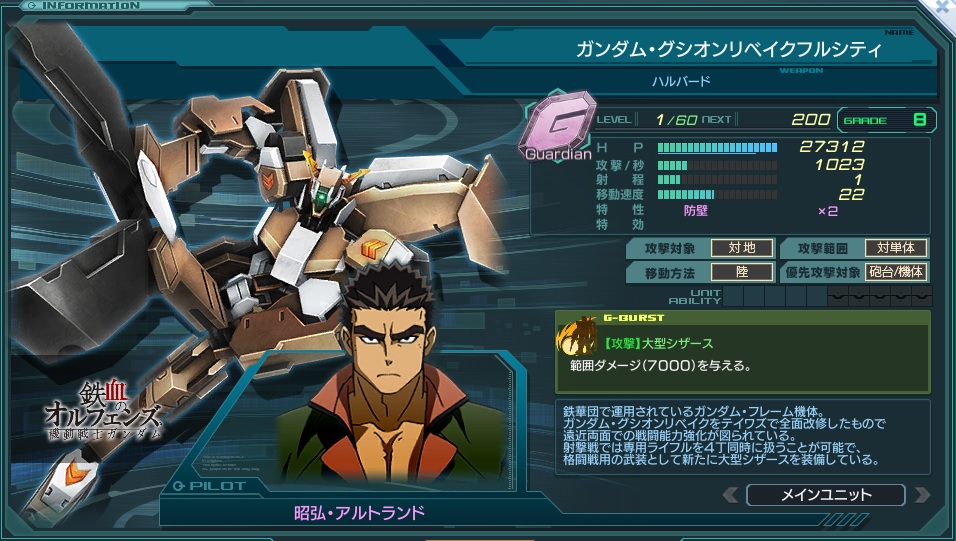This screenshot has height=541, width=956.
Task: Close the unit information window
Action: click(x=941, y=7)
